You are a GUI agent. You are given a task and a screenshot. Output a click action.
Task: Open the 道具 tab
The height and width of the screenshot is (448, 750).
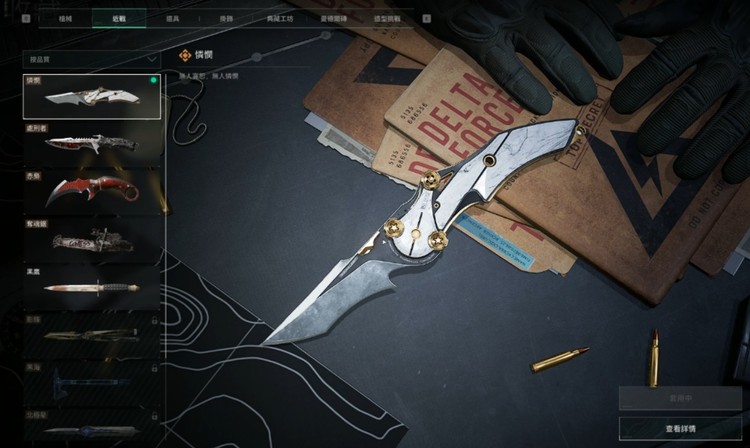[x=172, y=18]
